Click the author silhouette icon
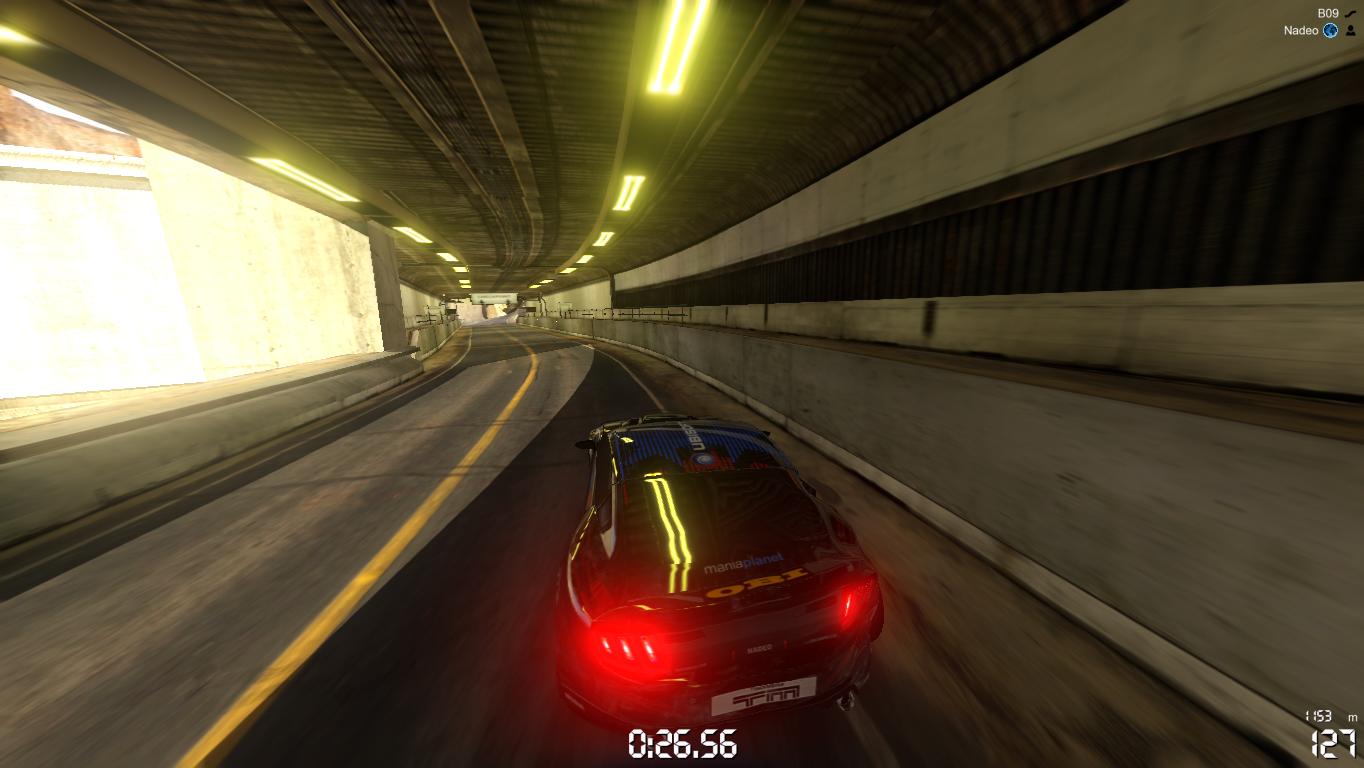1364x768 pixels. pyautogui.click(x=1351, y=31)
